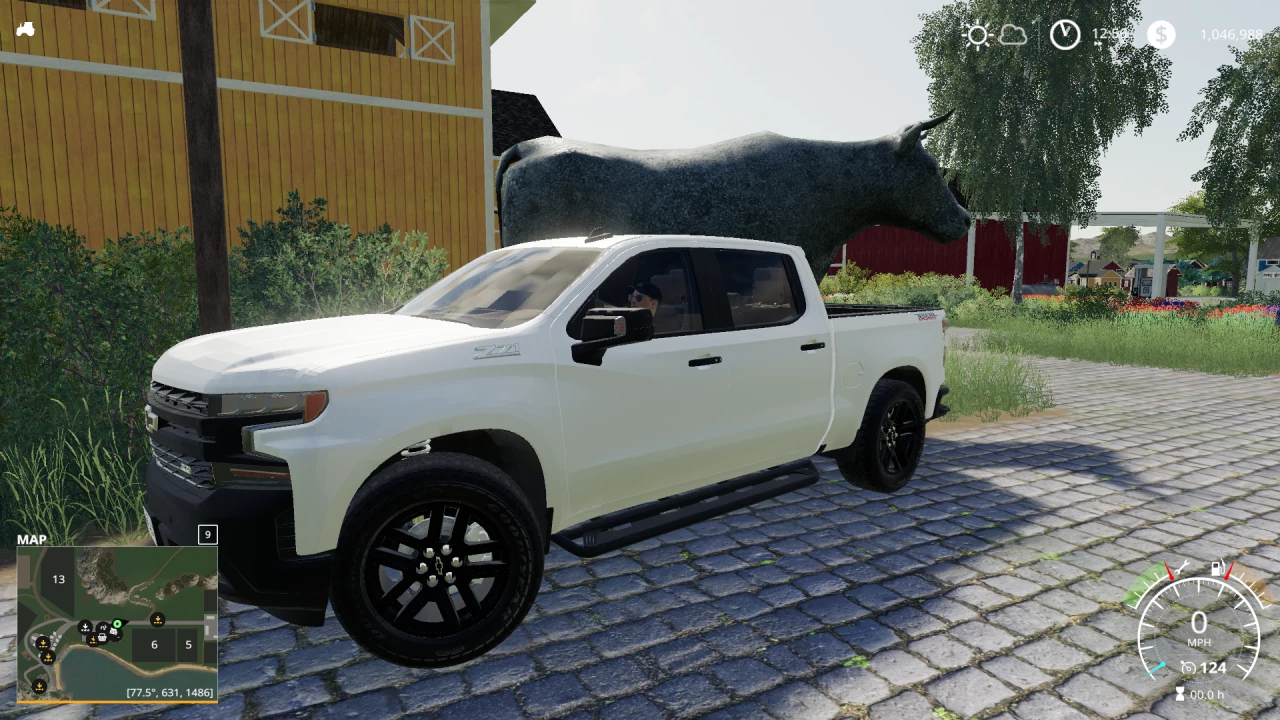Image resolution: width=1280 pixels, height=720 pixels.
Task: Click the money balance 1,046,988
Action: [1231, 33]
